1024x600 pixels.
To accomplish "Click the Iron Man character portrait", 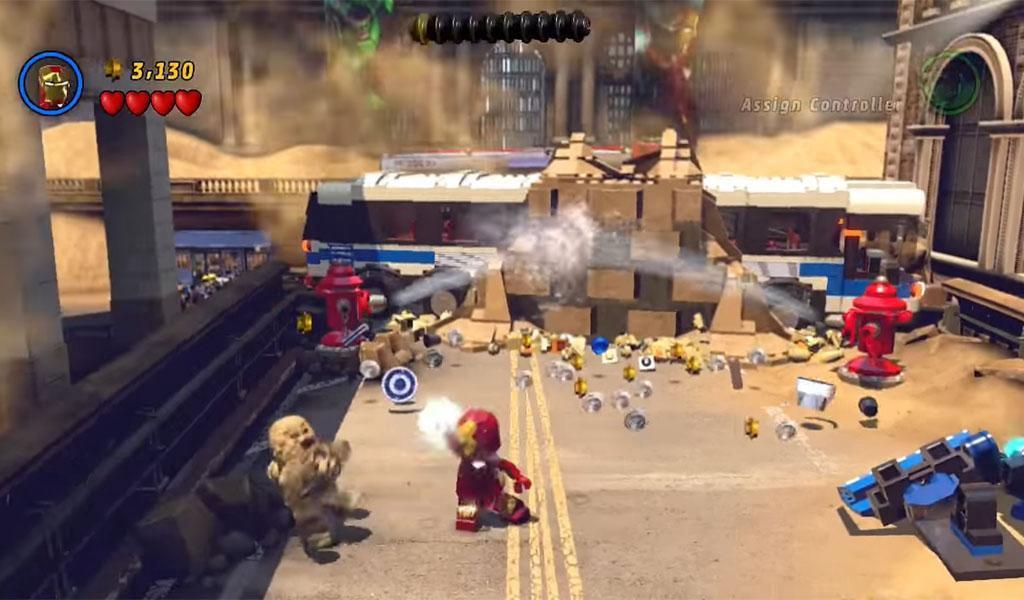I will pyautogui.click(x=50, y=83).
